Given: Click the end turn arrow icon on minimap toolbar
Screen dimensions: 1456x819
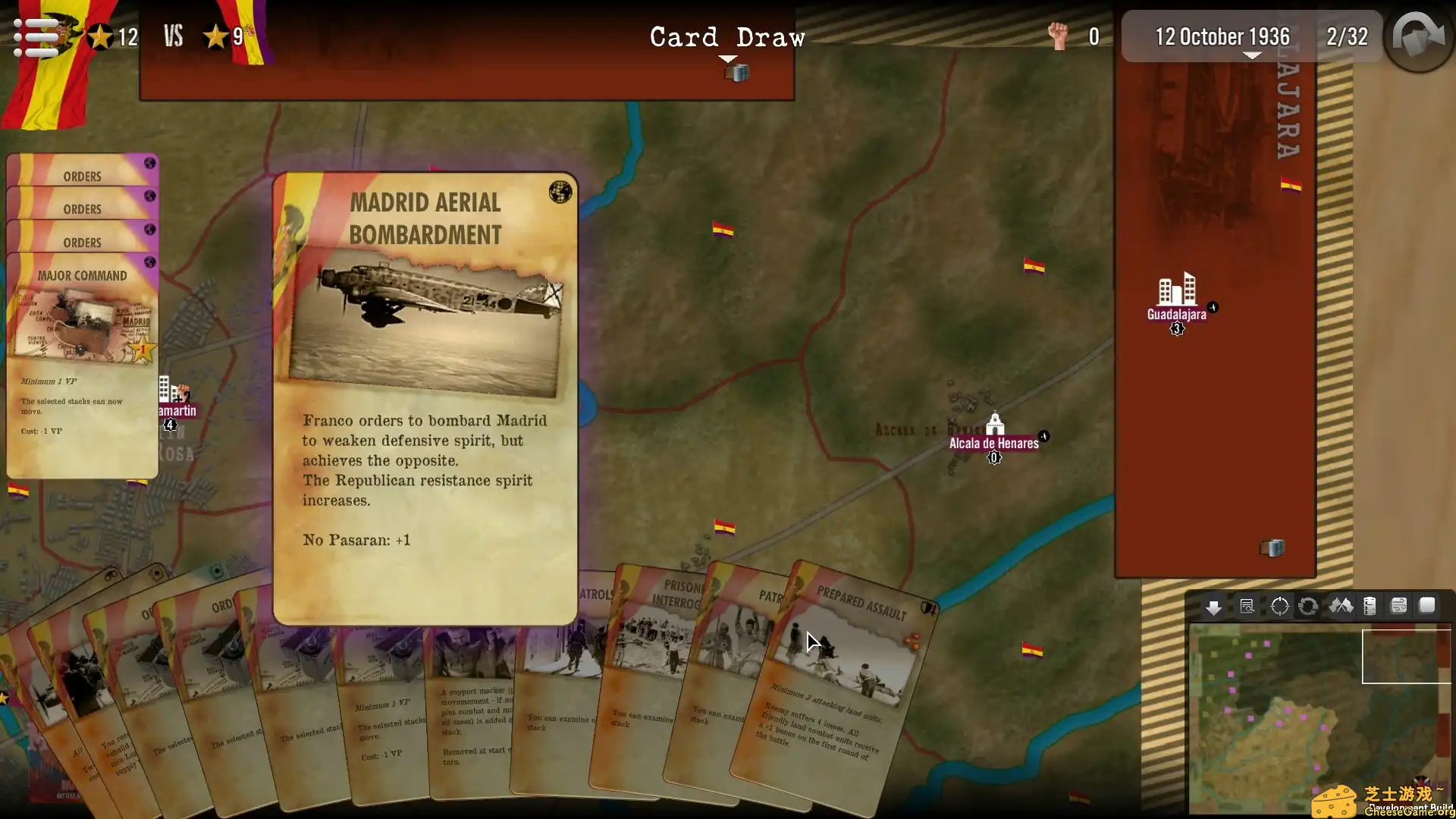Looking at the screenshot, I should pos(1214,607).
